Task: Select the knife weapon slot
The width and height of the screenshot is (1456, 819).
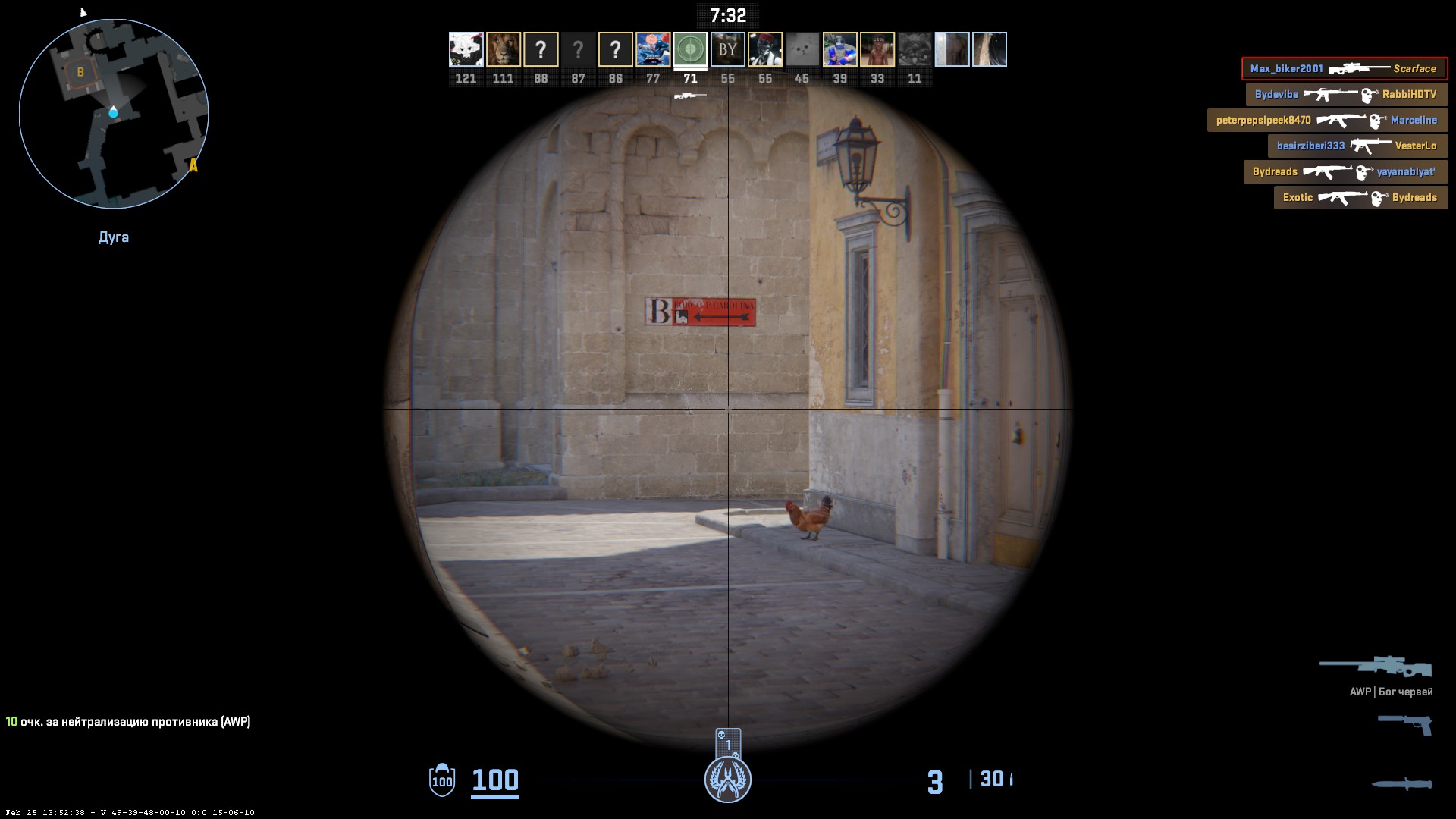Action: (x=1401, y=784)
